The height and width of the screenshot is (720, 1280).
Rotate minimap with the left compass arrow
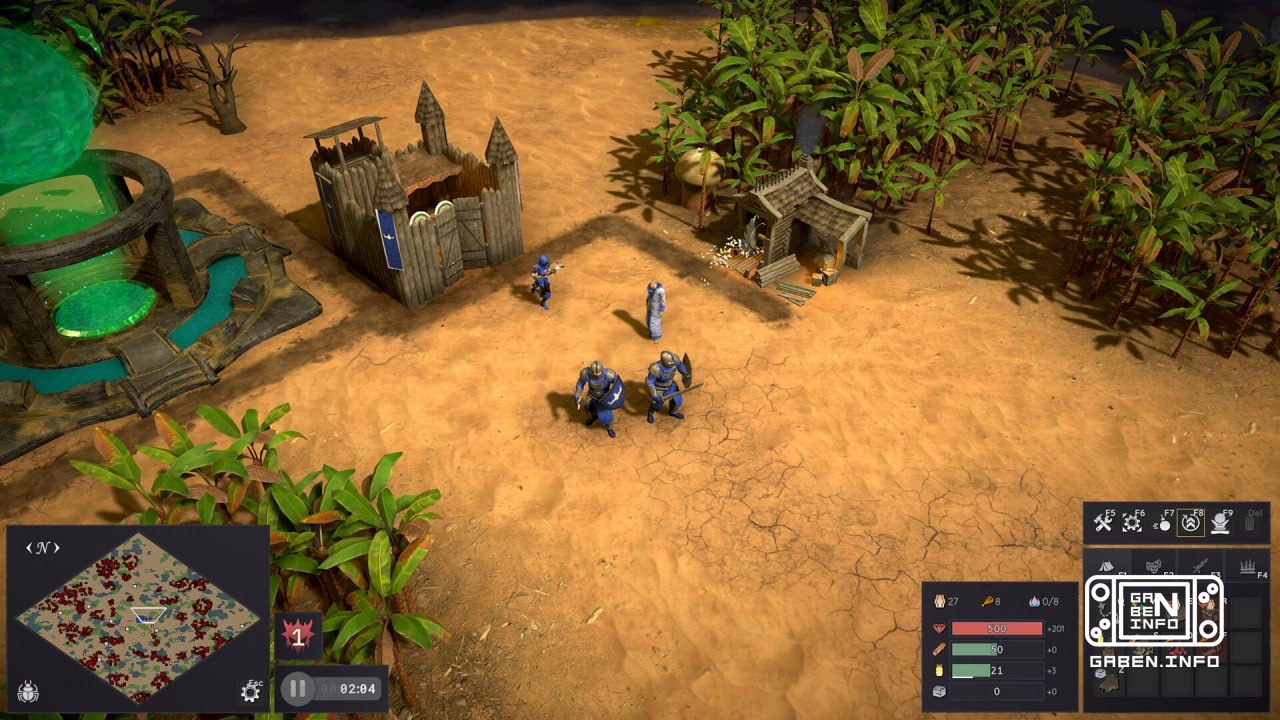[29, 547]
